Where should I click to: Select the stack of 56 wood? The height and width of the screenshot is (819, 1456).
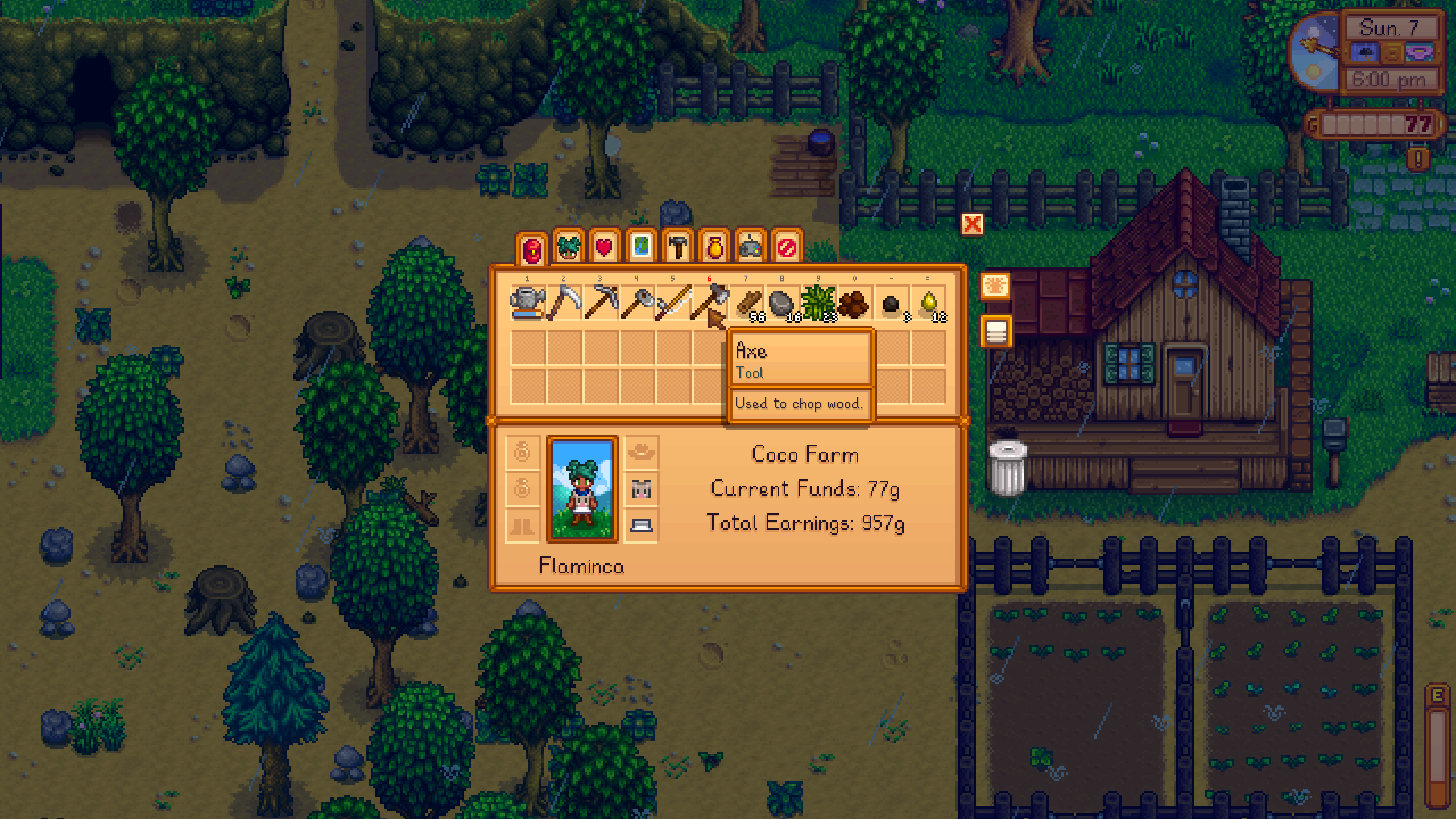747,303
